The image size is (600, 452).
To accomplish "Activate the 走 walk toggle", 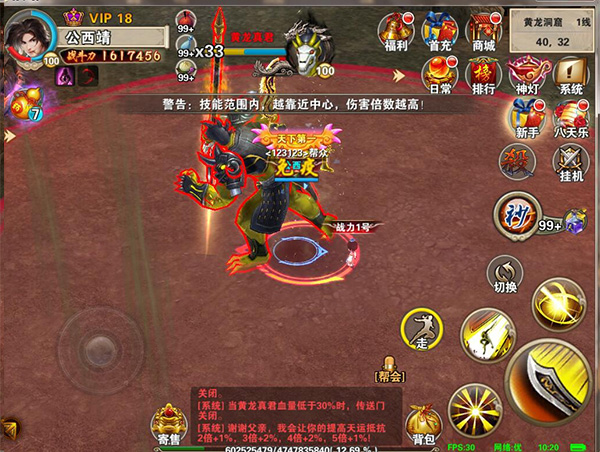I will pos(421,329).
